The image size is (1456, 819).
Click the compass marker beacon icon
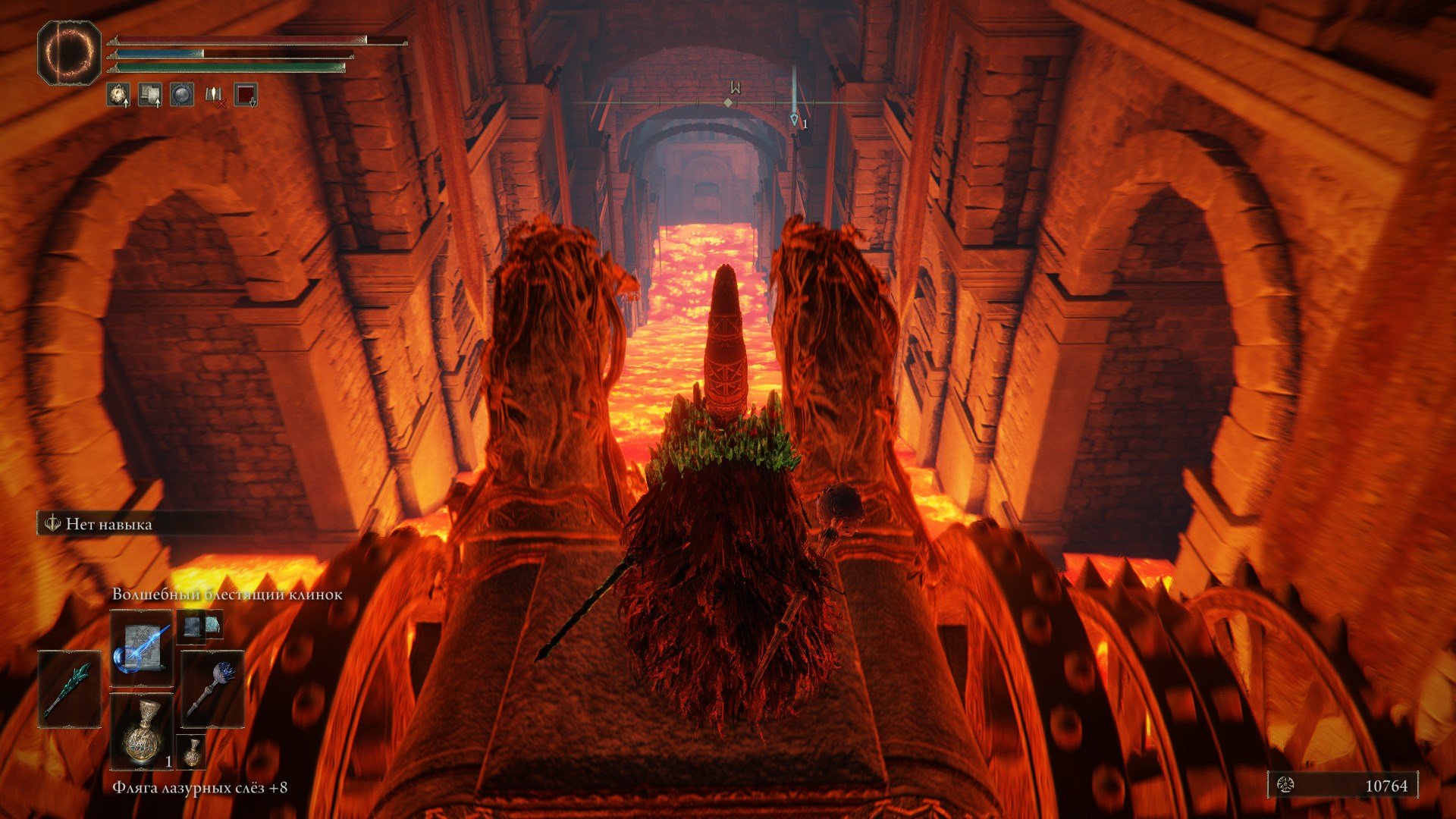794,119
